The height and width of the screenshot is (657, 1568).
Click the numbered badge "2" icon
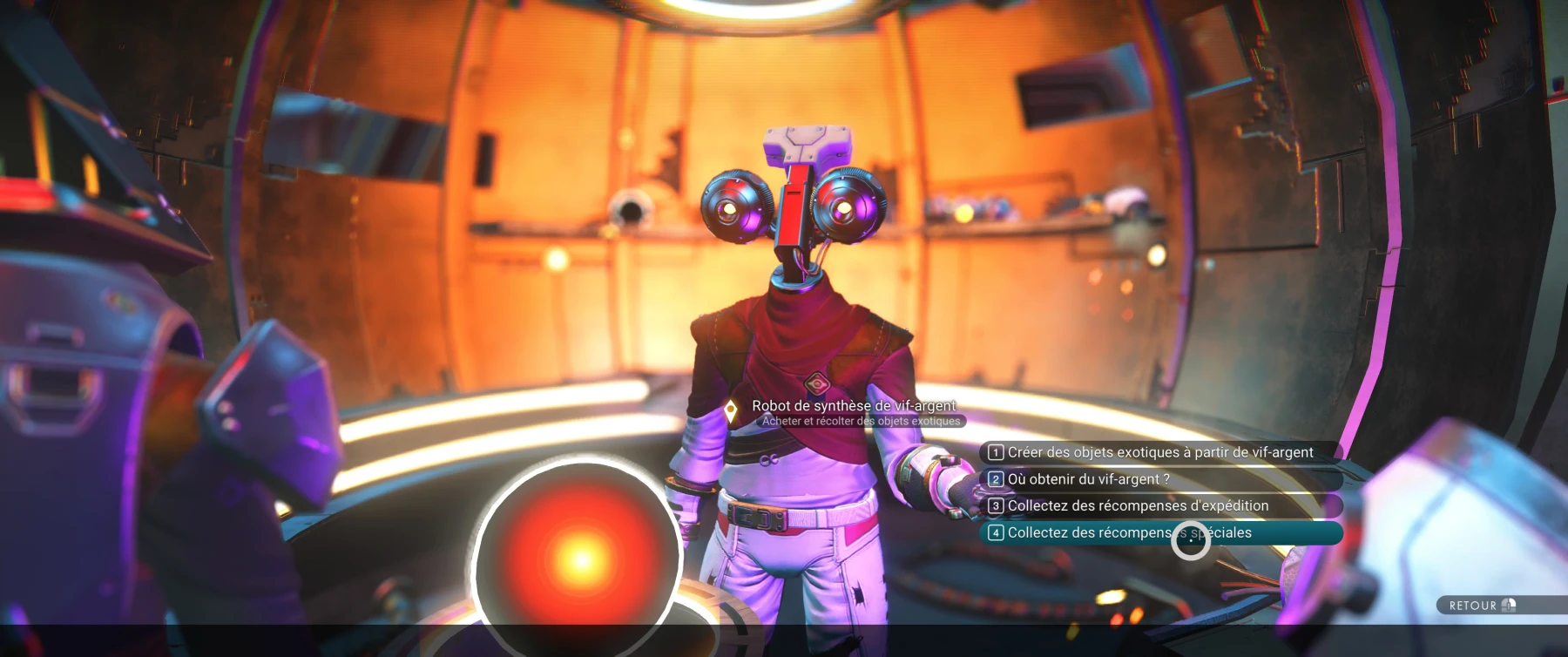(996, 478)
